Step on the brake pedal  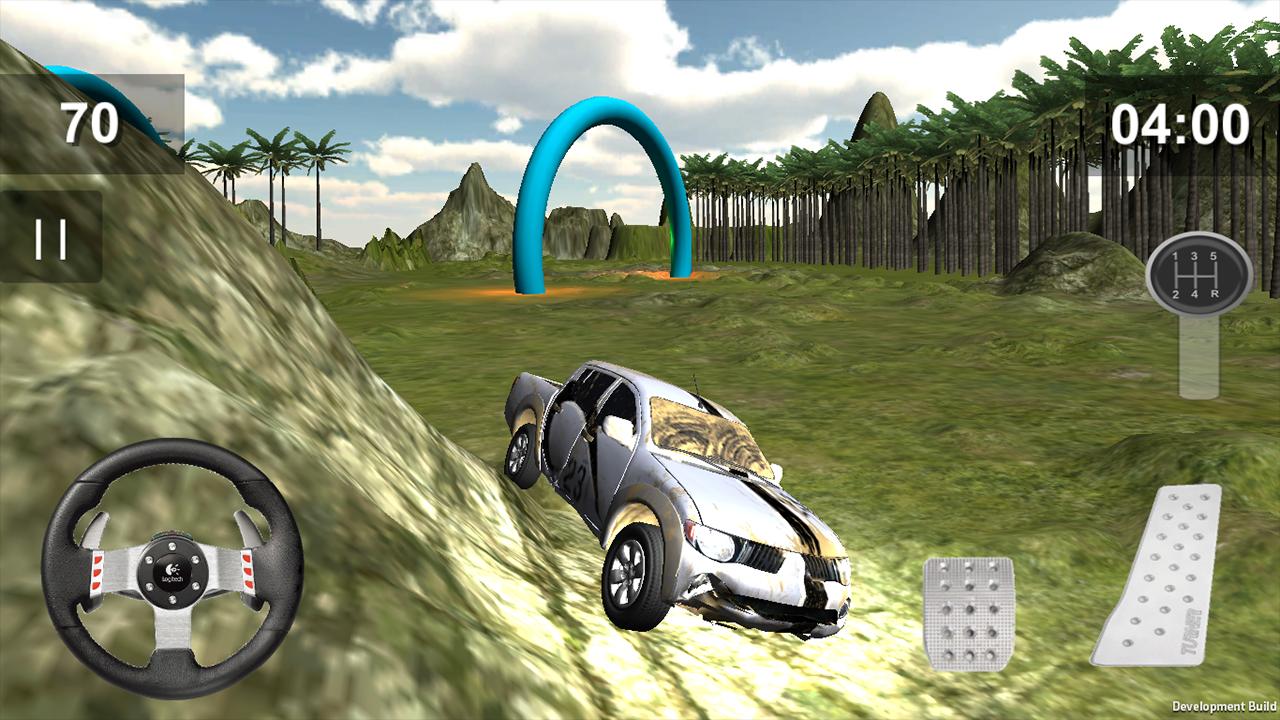click(x=968, y=612)
